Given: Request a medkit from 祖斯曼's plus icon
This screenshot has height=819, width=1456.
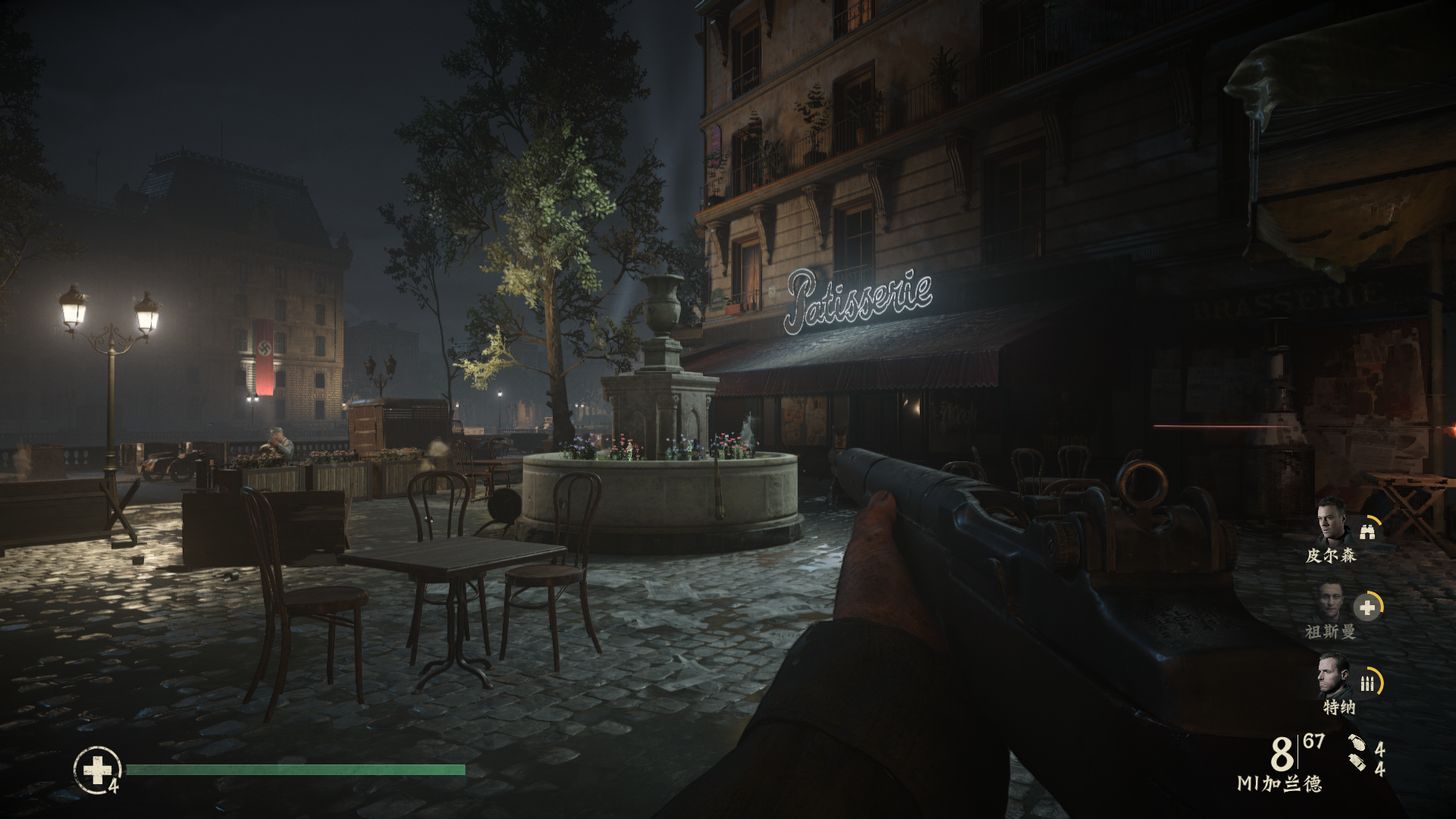Looking at the screenshot, I should (x=1367, y=607).
